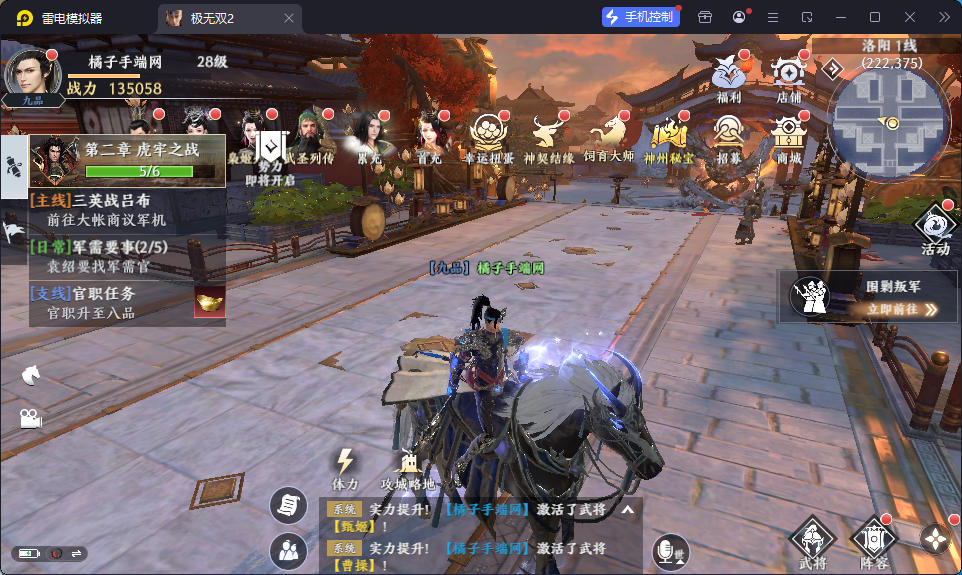The image size is (962, 575).
Task: Open the 体力 stamina icon
Action: point(345,469)
